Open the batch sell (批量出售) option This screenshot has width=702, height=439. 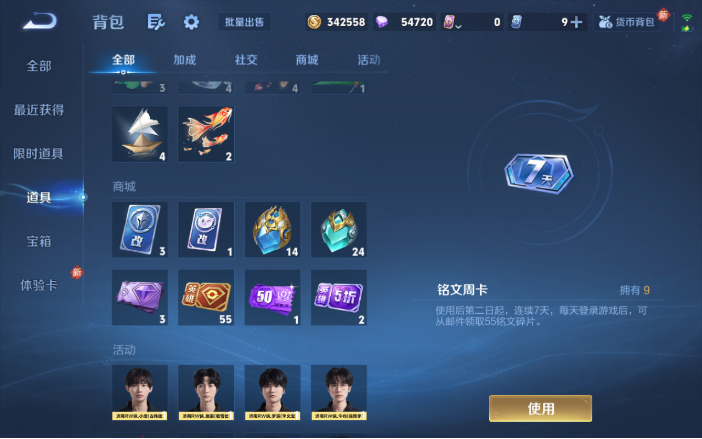246,21
